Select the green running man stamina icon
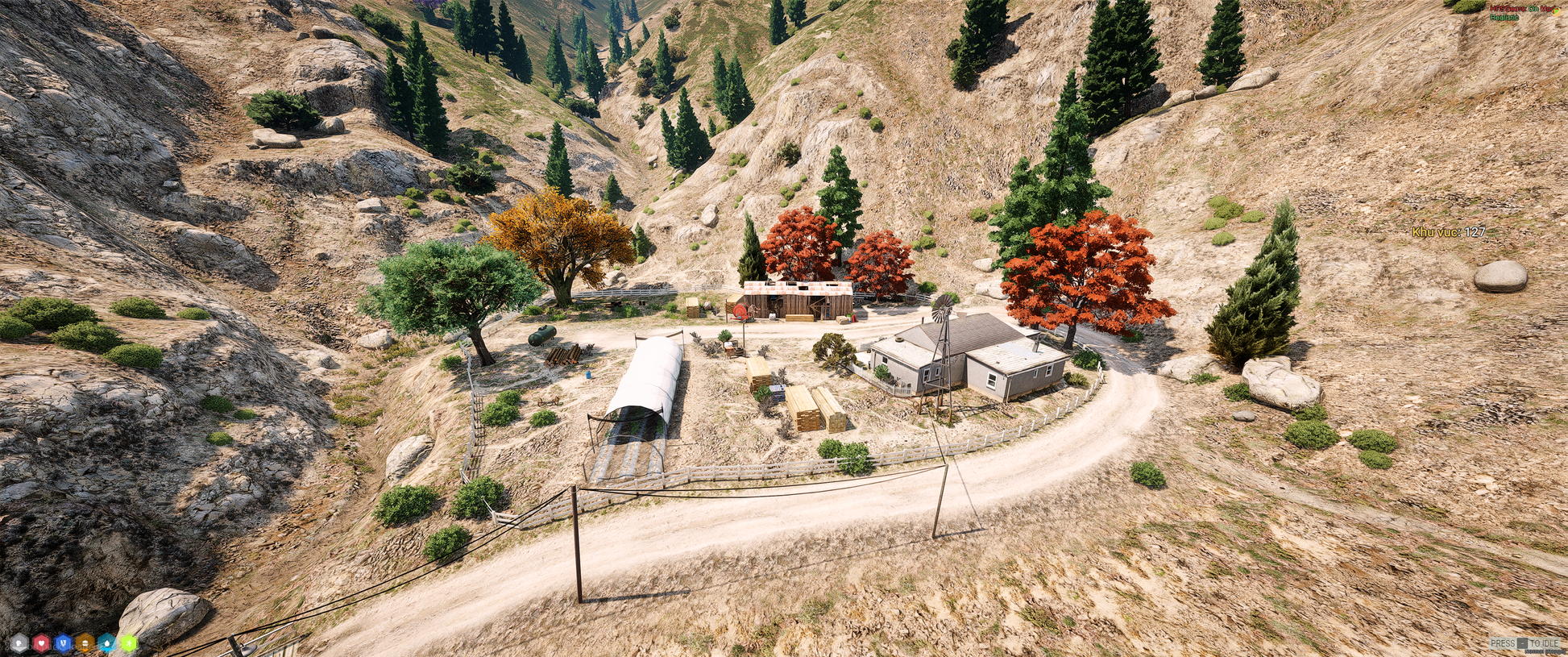Screen dimensions: 1568x657 point(128,643)
